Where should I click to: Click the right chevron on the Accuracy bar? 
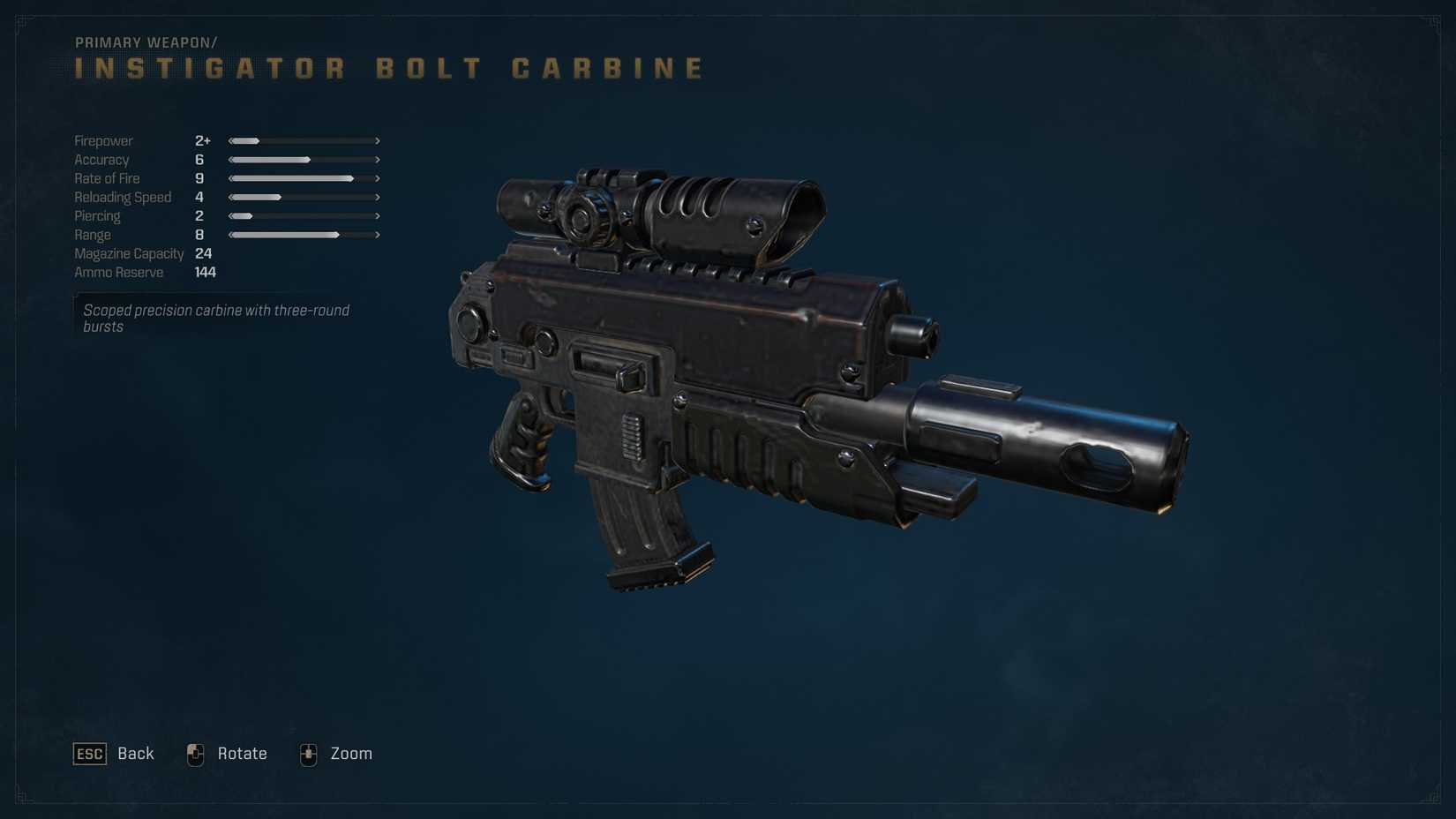point(377,160)
